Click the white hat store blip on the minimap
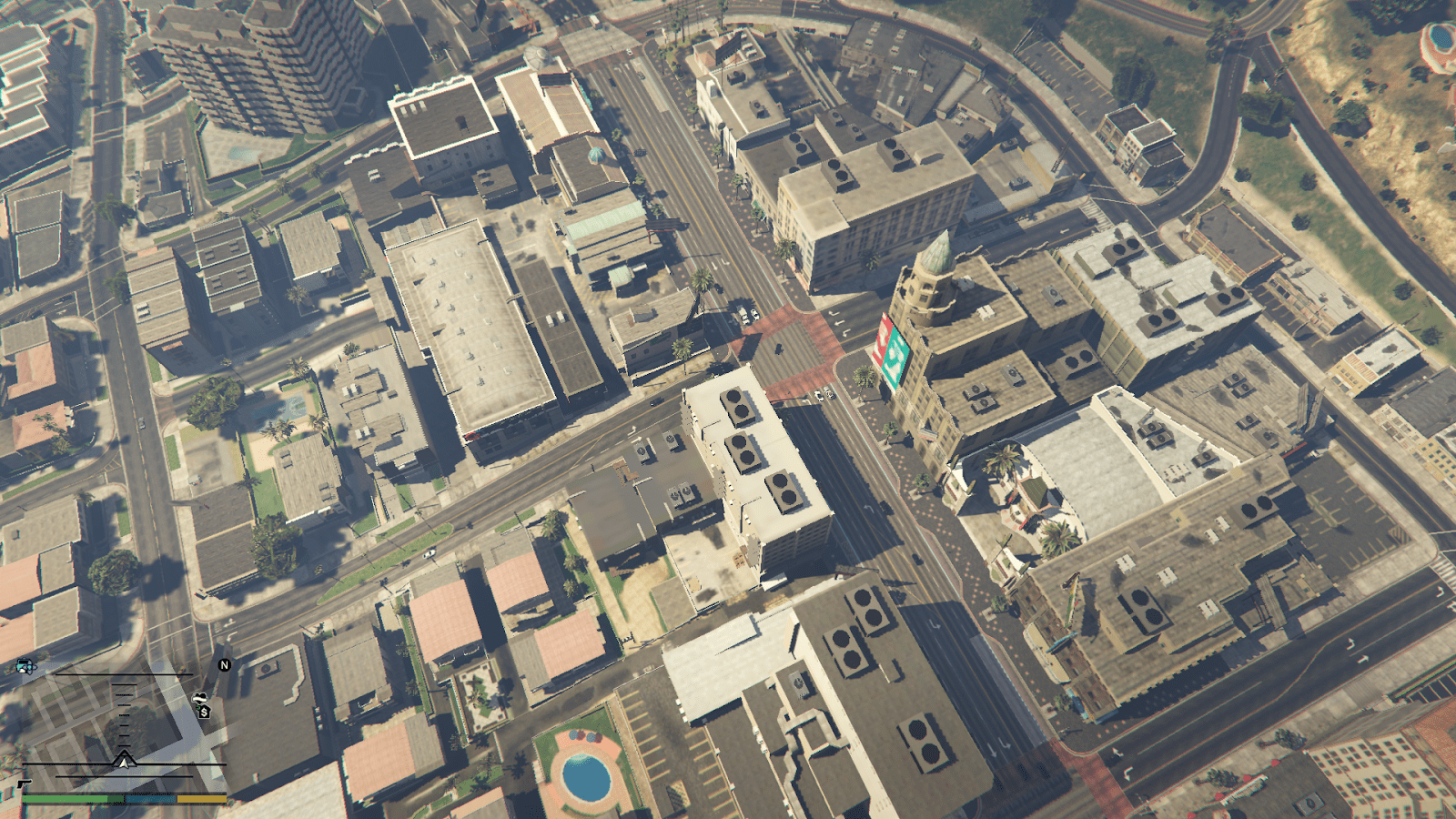 coord(199,698)
